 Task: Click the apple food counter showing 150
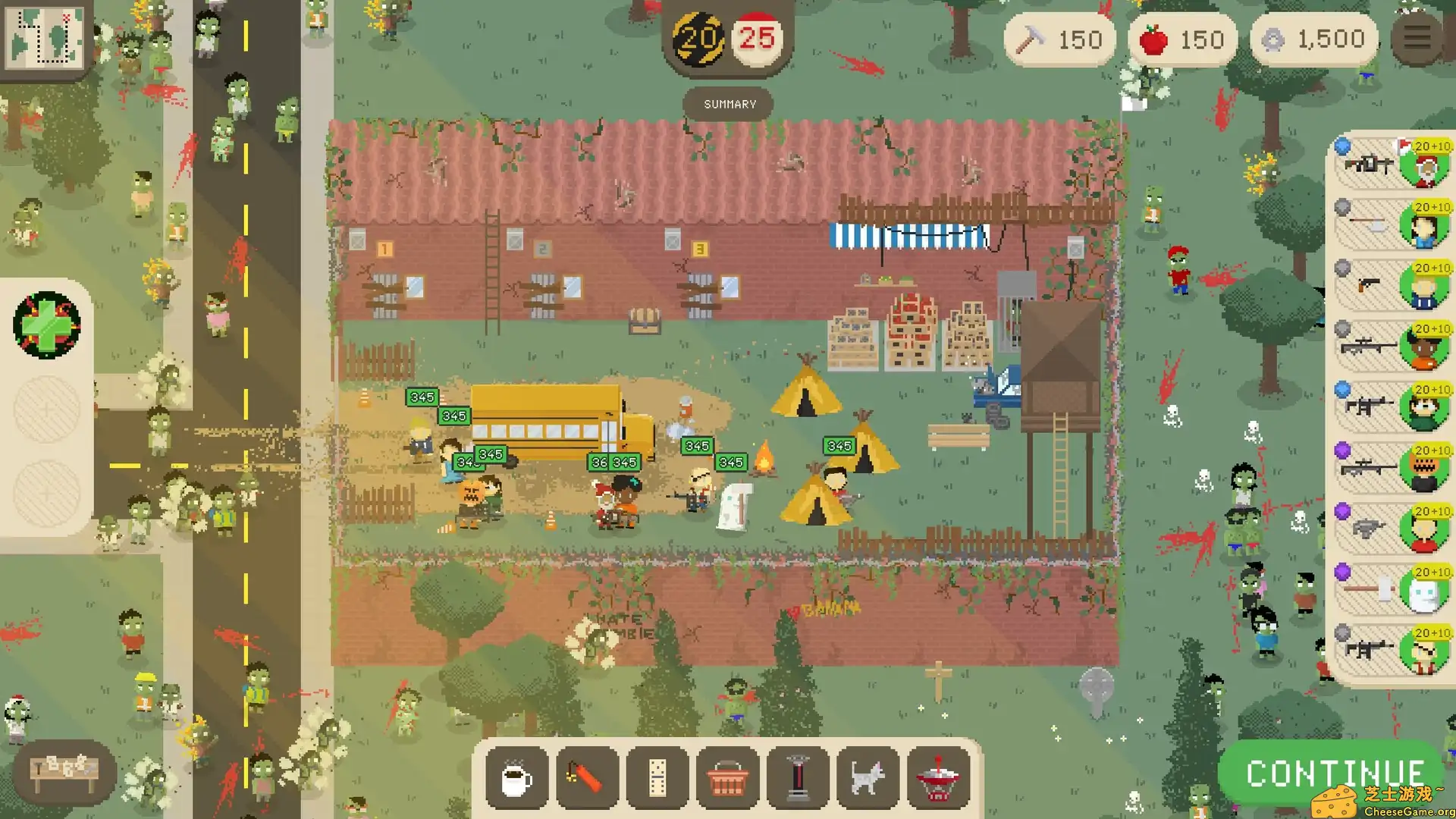pyautogui.click(x=1182, y=39)
